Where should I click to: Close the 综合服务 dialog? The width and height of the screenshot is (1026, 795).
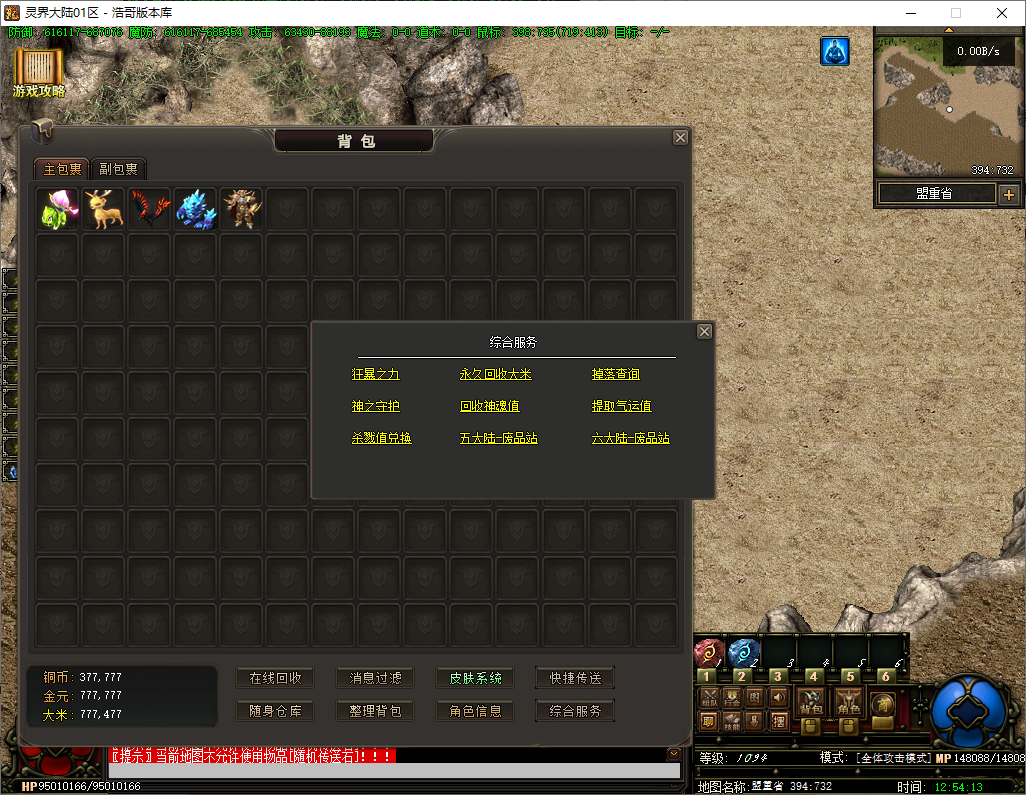coord(704,331)
